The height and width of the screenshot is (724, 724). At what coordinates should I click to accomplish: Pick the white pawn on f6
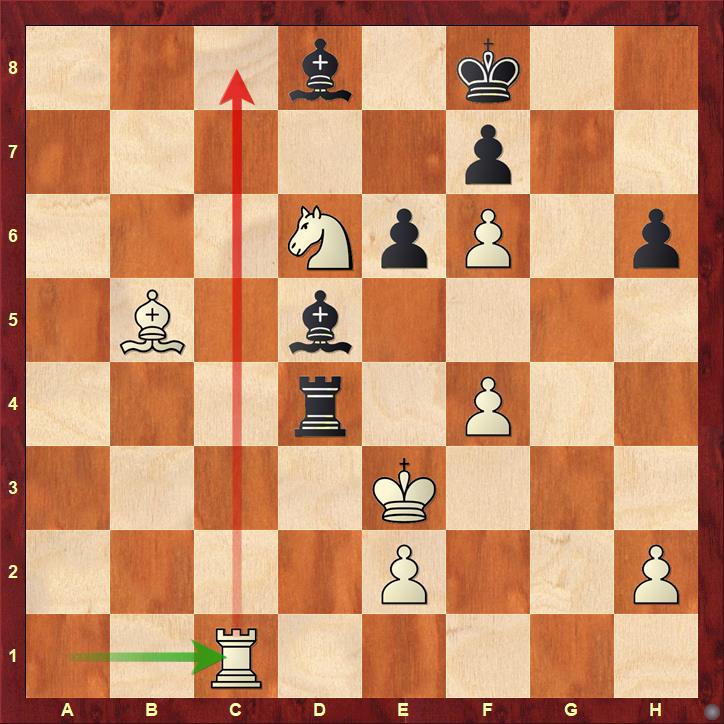click(488, 238)
